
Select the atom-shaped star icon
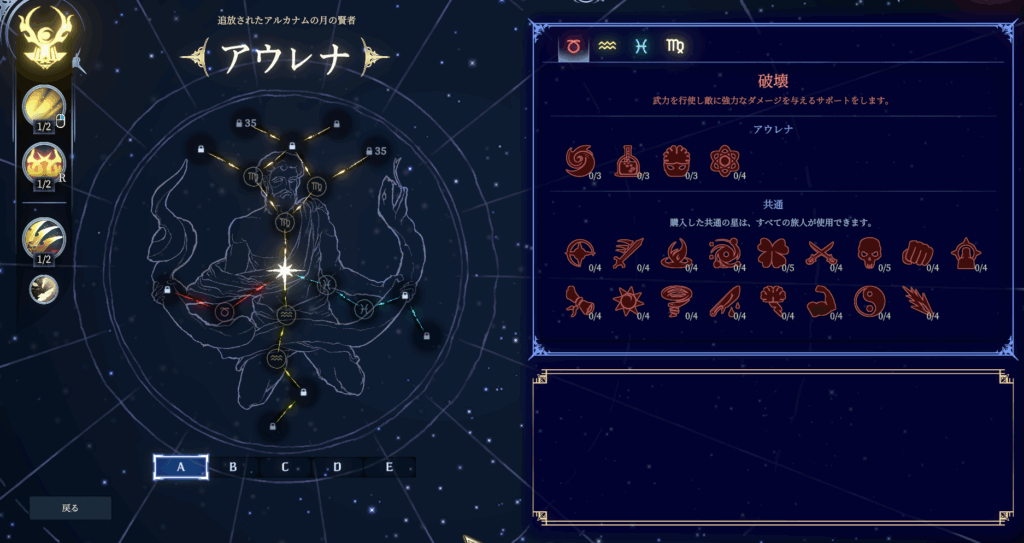click(x=723, y=161)
